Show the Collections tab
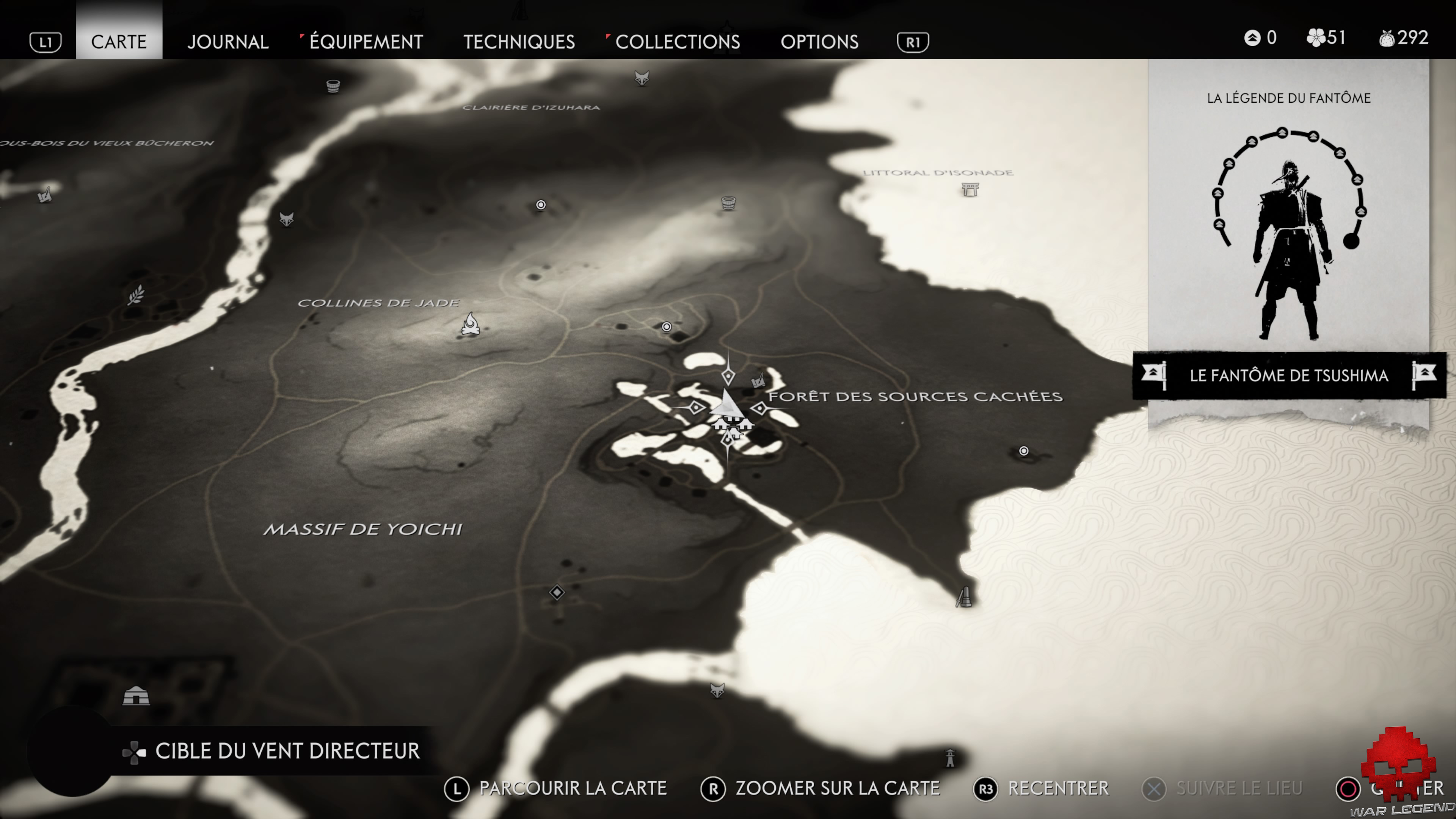This screenshot has width=1456, height=819. click(x=677, y=41)
